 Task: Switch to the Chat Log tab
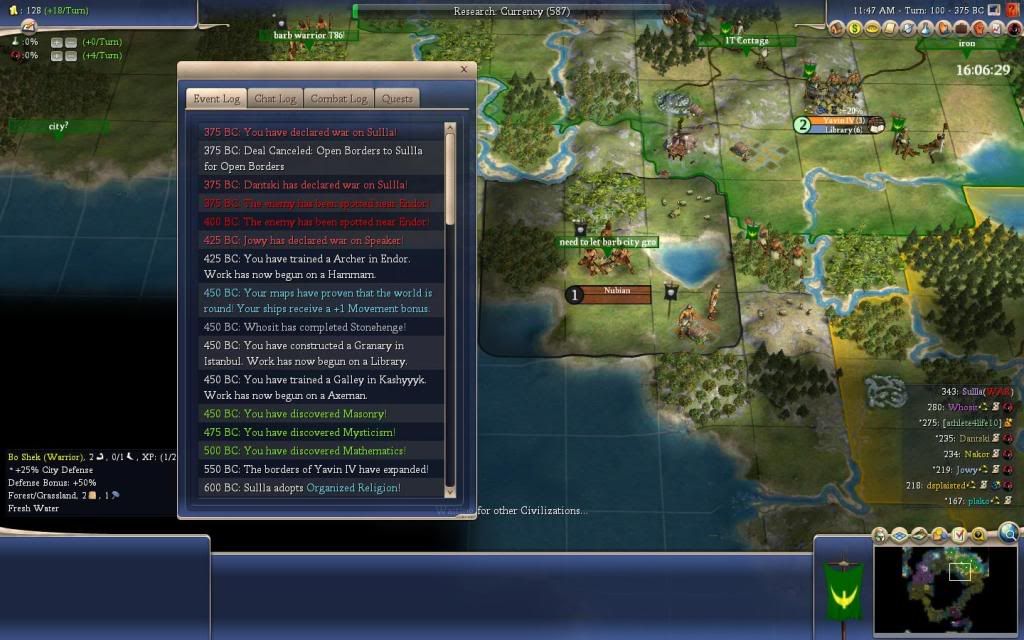(275, 99)
